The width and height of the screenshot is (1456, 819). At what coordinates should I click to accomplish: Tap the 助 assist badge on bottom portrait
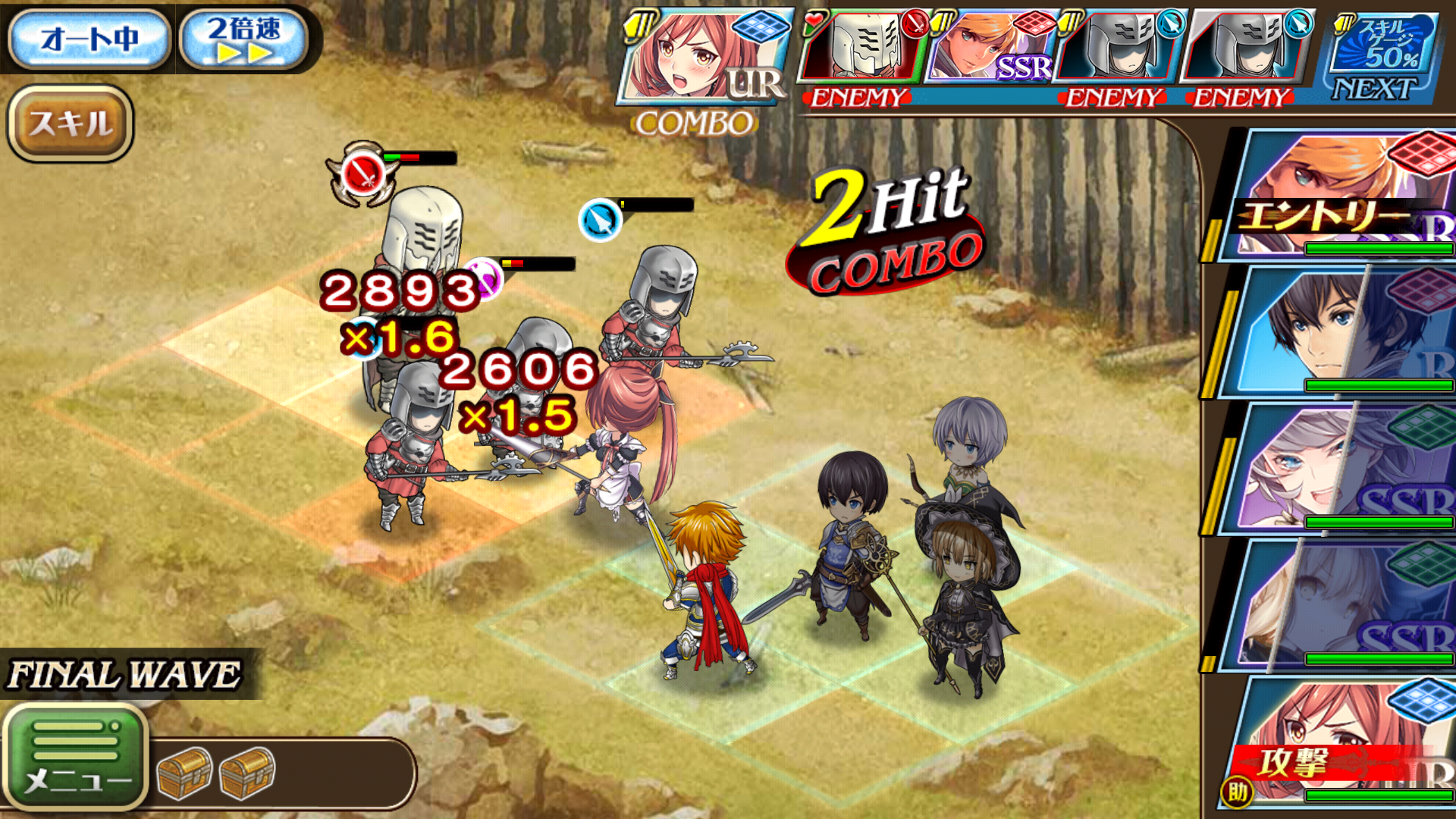pyautogui.click(x=1236, y=792)
